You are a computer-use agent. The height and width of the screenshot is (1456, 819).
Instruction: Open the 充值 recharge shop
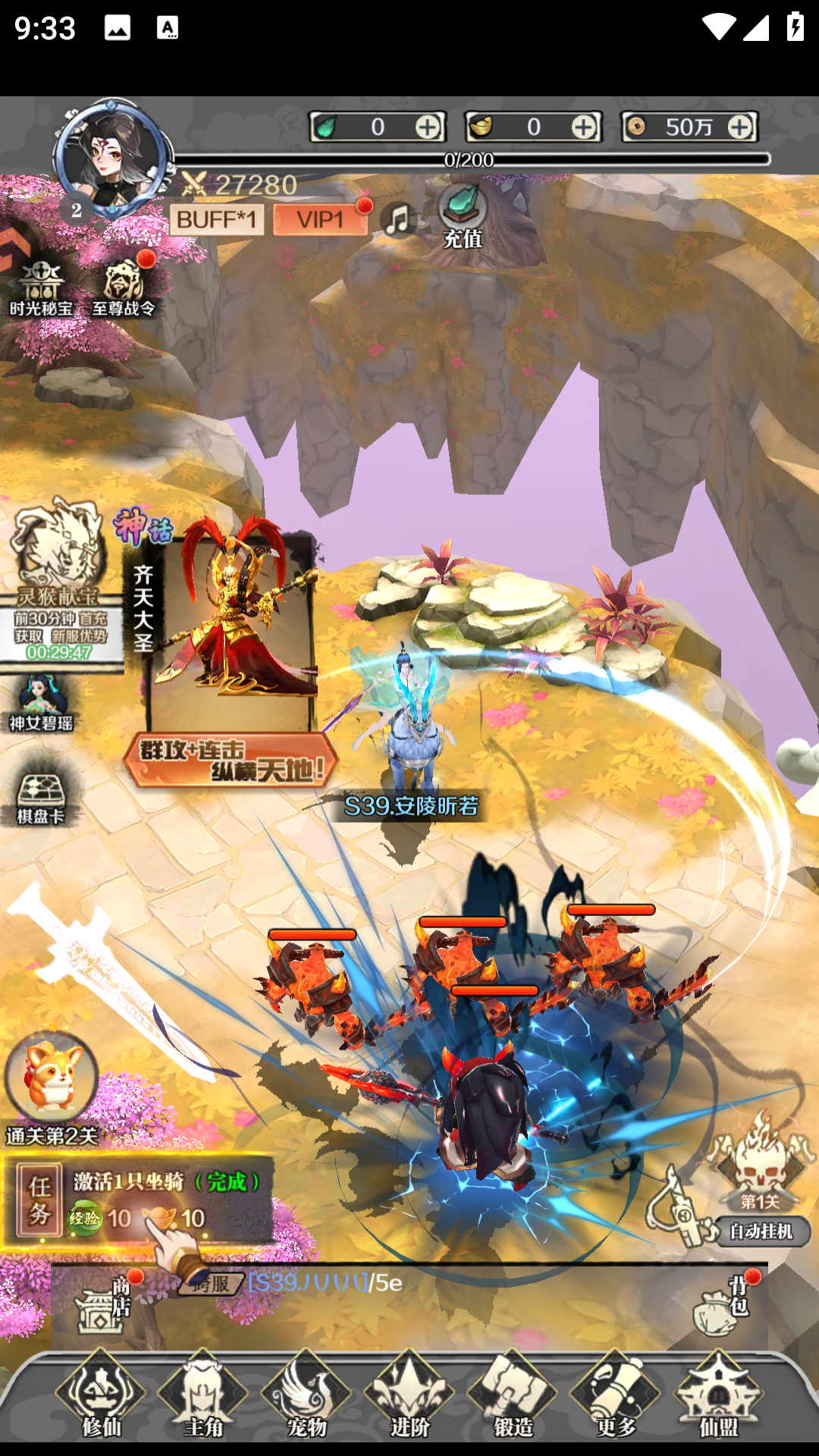[462, 216]
